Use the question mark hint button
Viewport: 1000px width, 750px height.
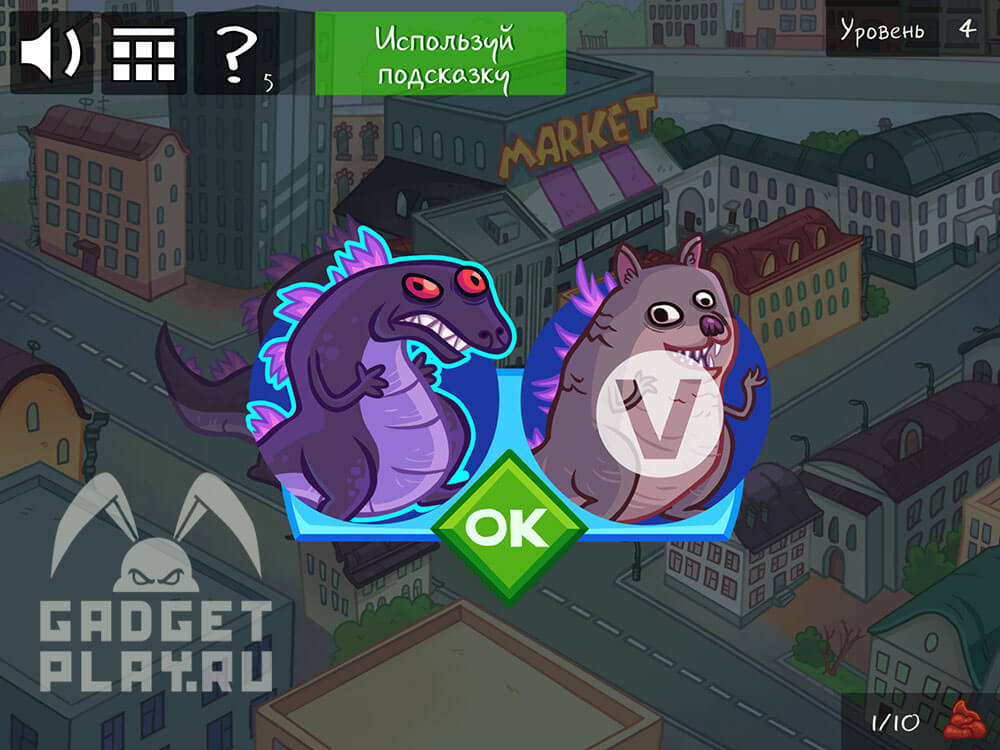coord(236,54)
